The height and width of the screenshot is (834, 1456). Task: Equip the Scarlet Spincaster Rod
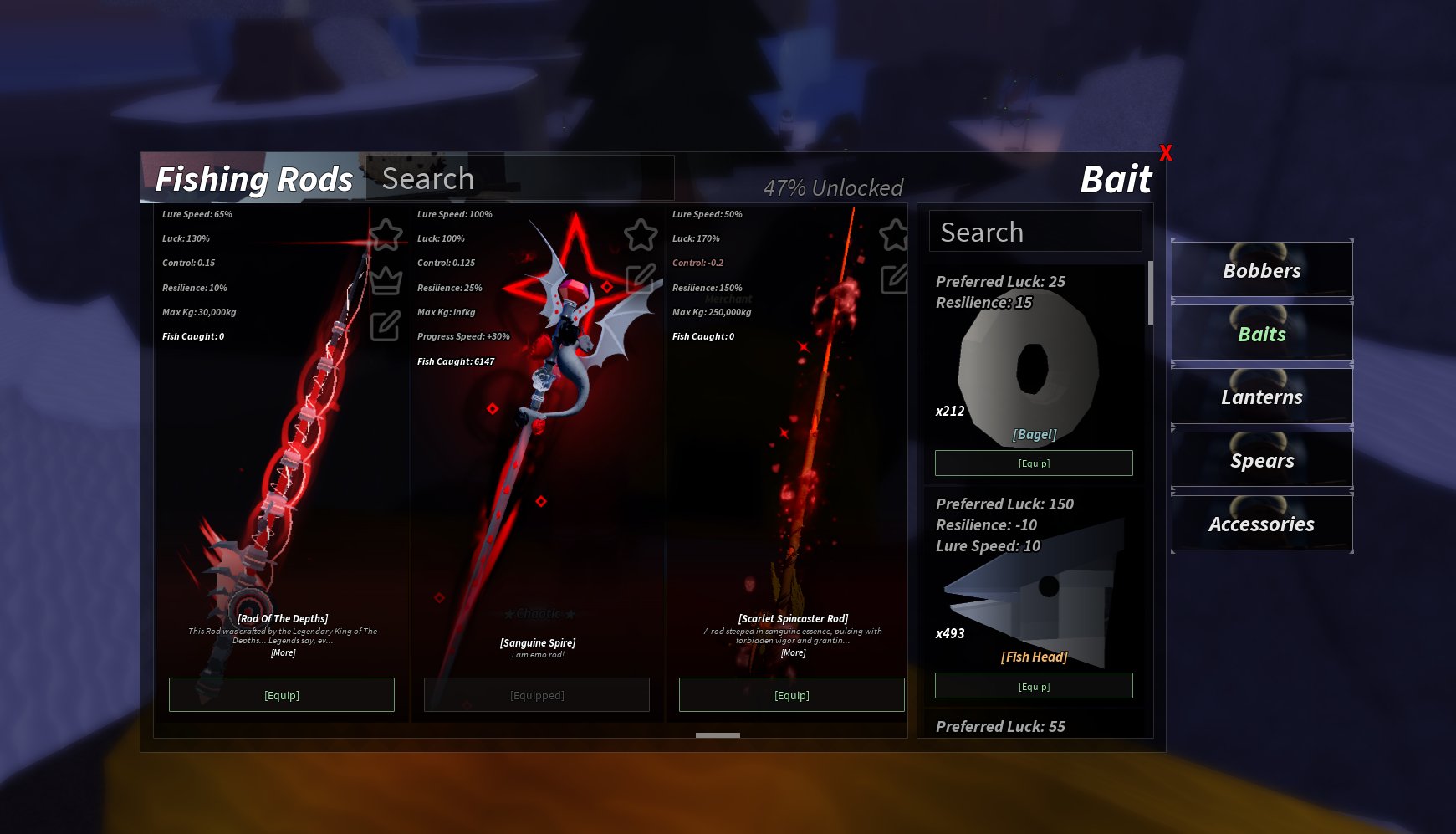pyautogui.click(x=791, y=695)
